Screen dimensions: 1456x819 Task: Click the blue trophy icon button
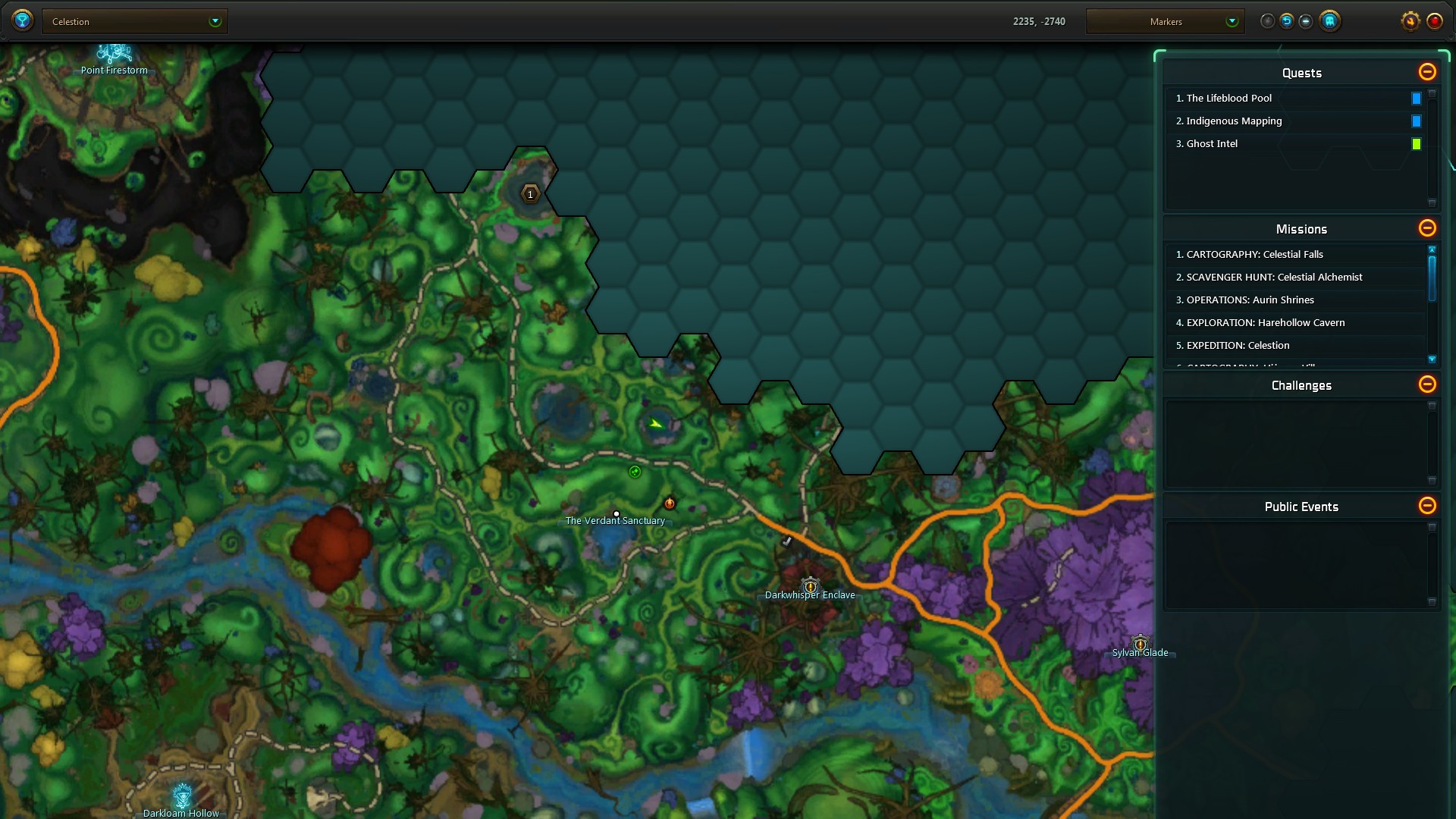click(x=23, y=20)
